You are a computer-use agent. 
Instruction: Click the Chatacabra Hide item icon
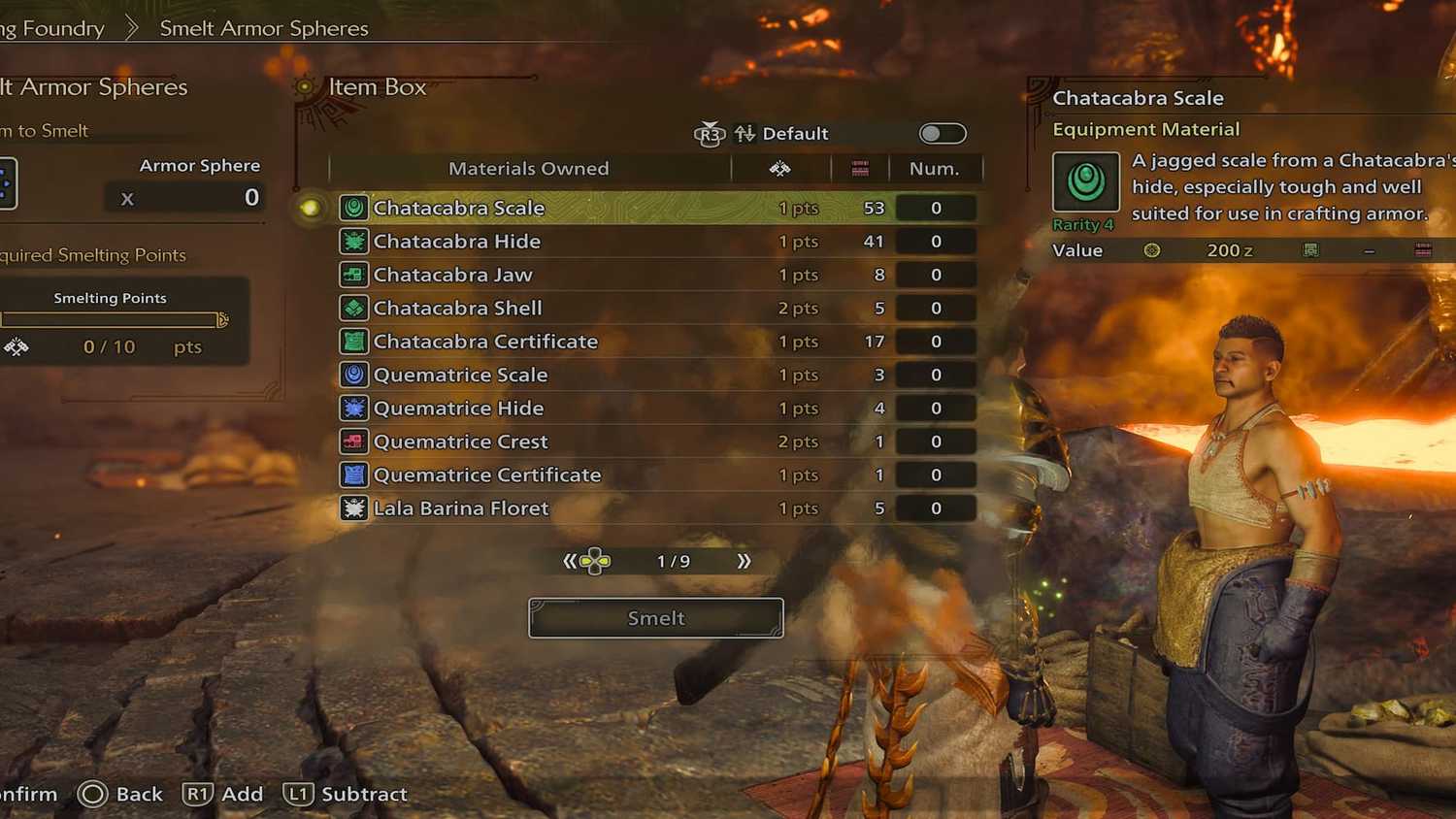pos(353,241)
